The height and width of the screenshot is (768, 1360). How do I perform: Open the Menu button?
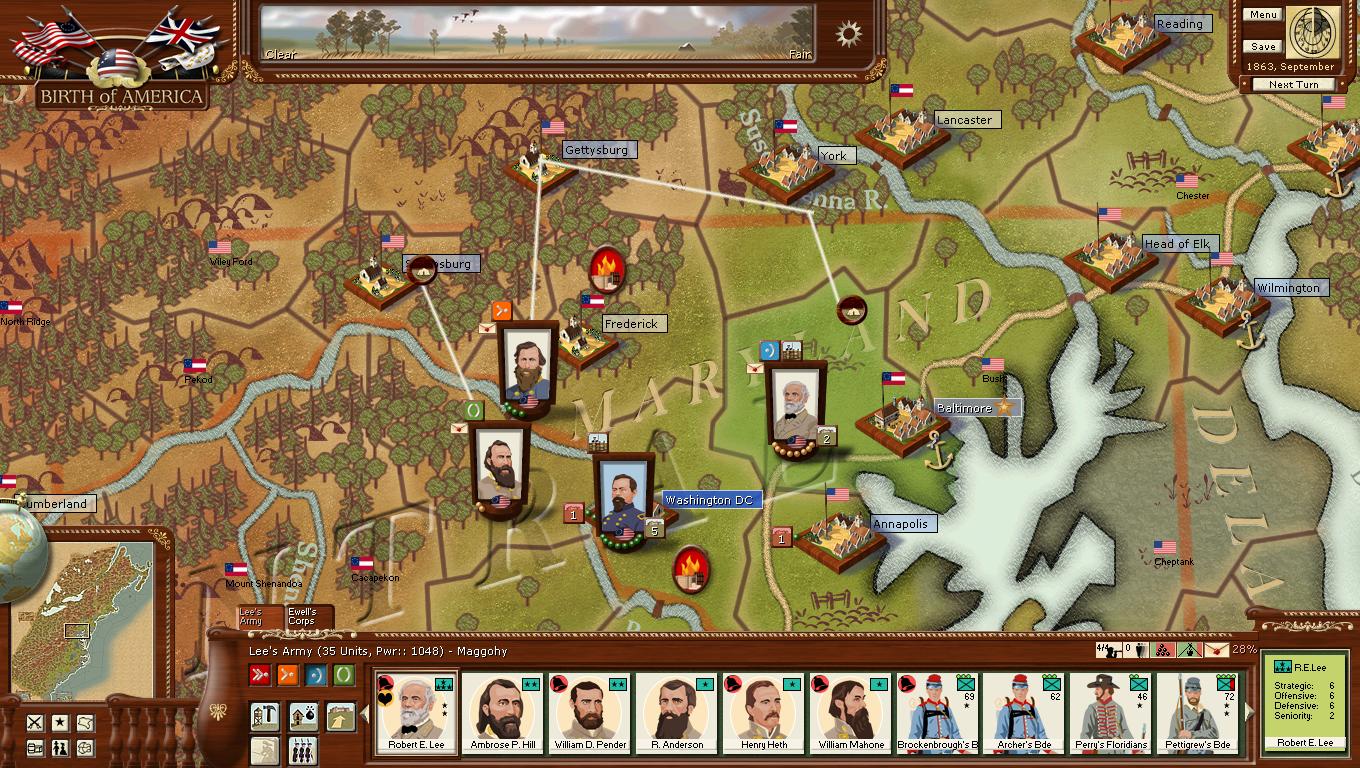(x=1263, y=15)
